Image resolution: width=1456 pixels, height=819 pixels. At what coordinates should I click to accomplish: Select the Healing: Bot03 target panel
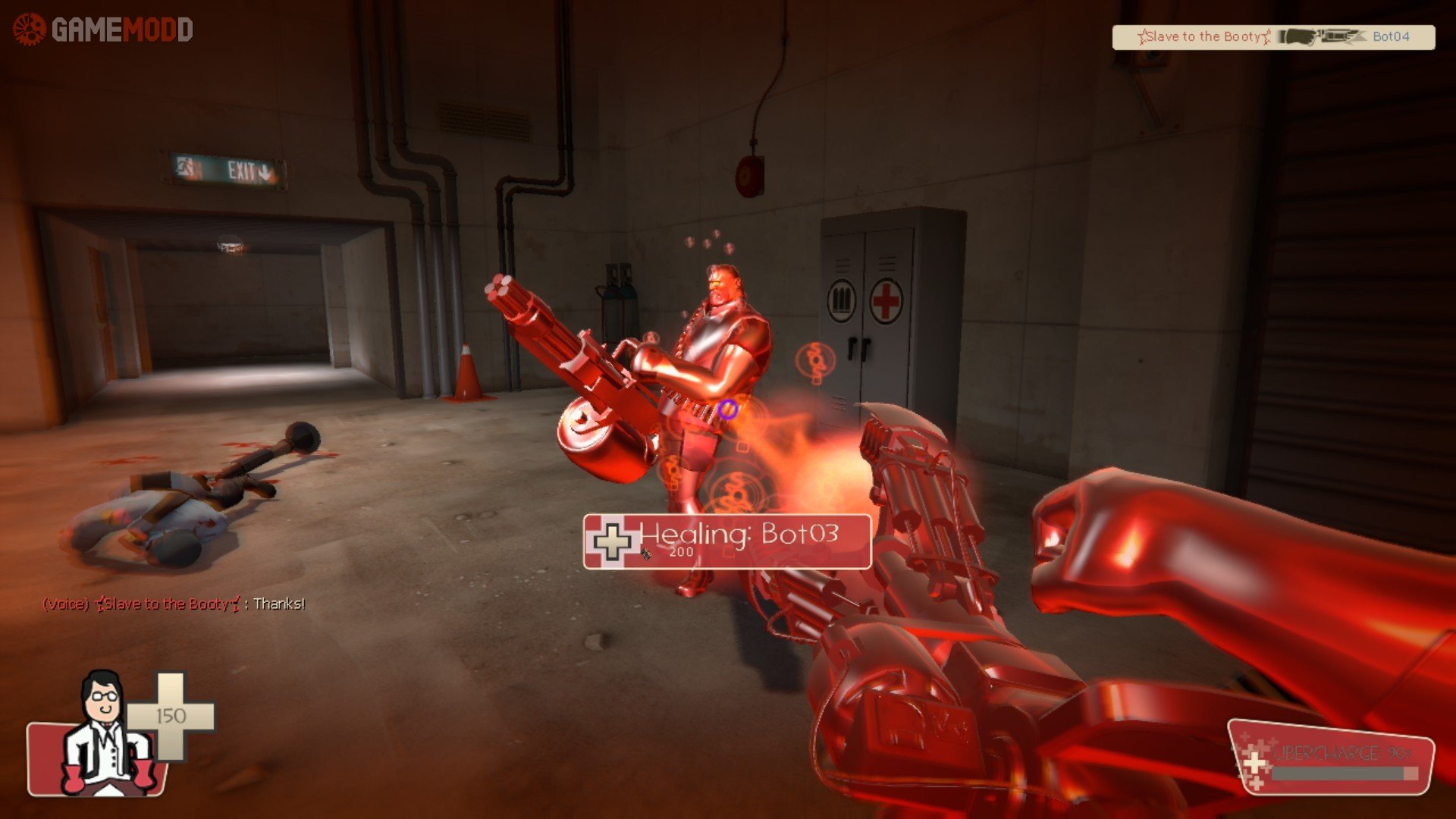(x=726, y=541)
